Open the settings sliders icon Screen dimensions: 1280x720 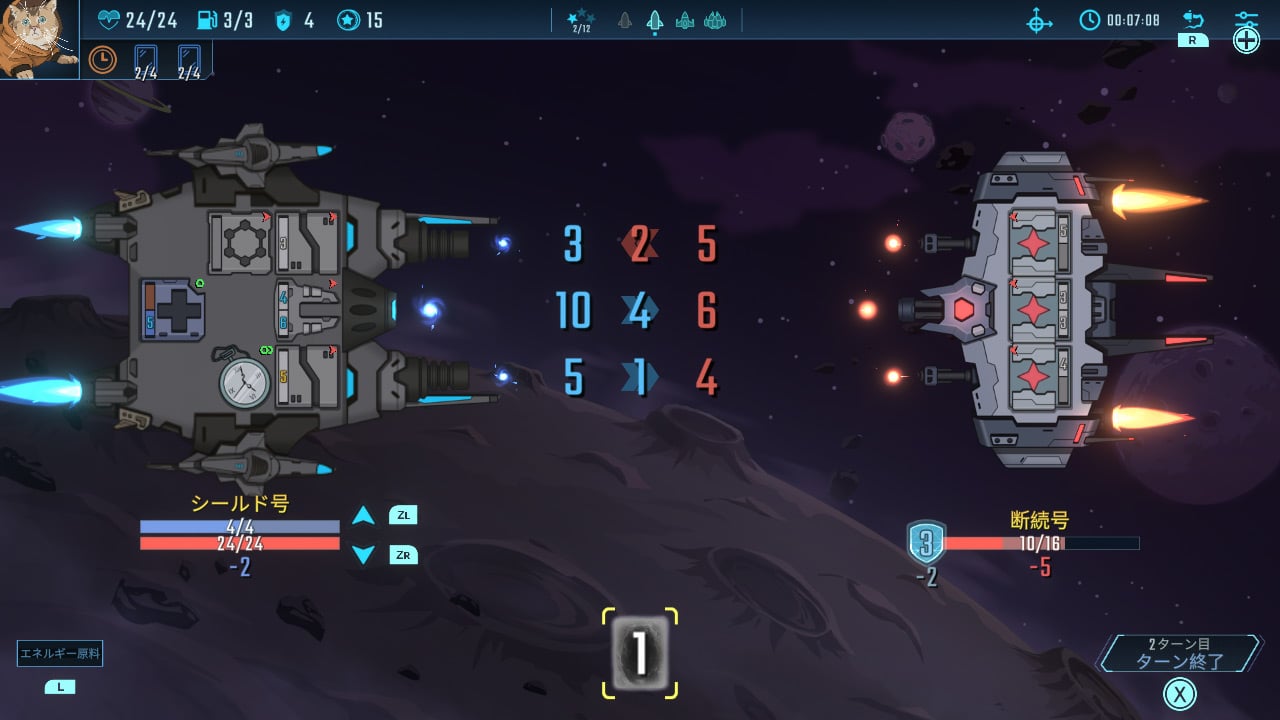click(x=1246, y=19)
